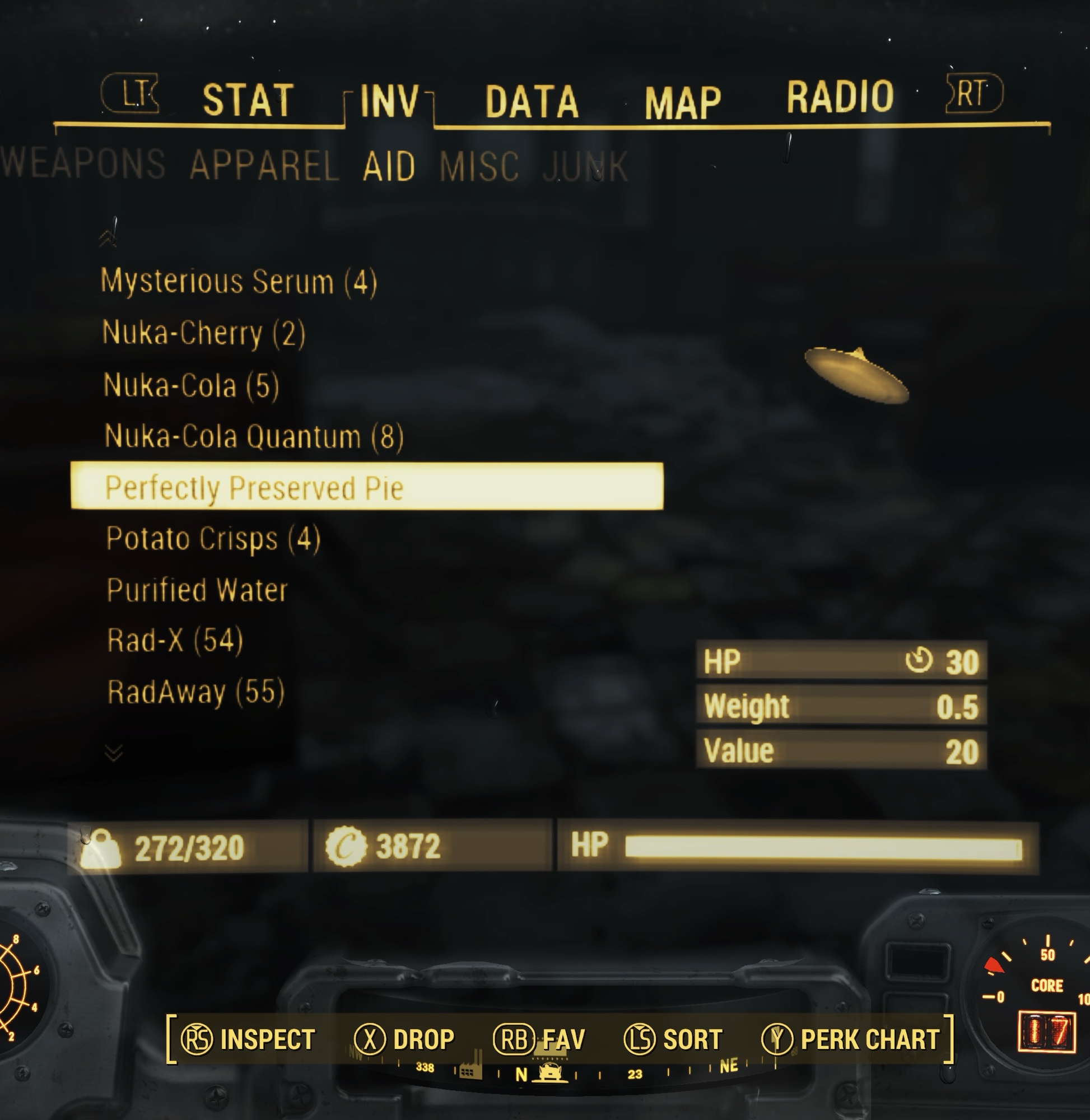
Task: Choose the Purified Water item
Action: coord(197,590)
